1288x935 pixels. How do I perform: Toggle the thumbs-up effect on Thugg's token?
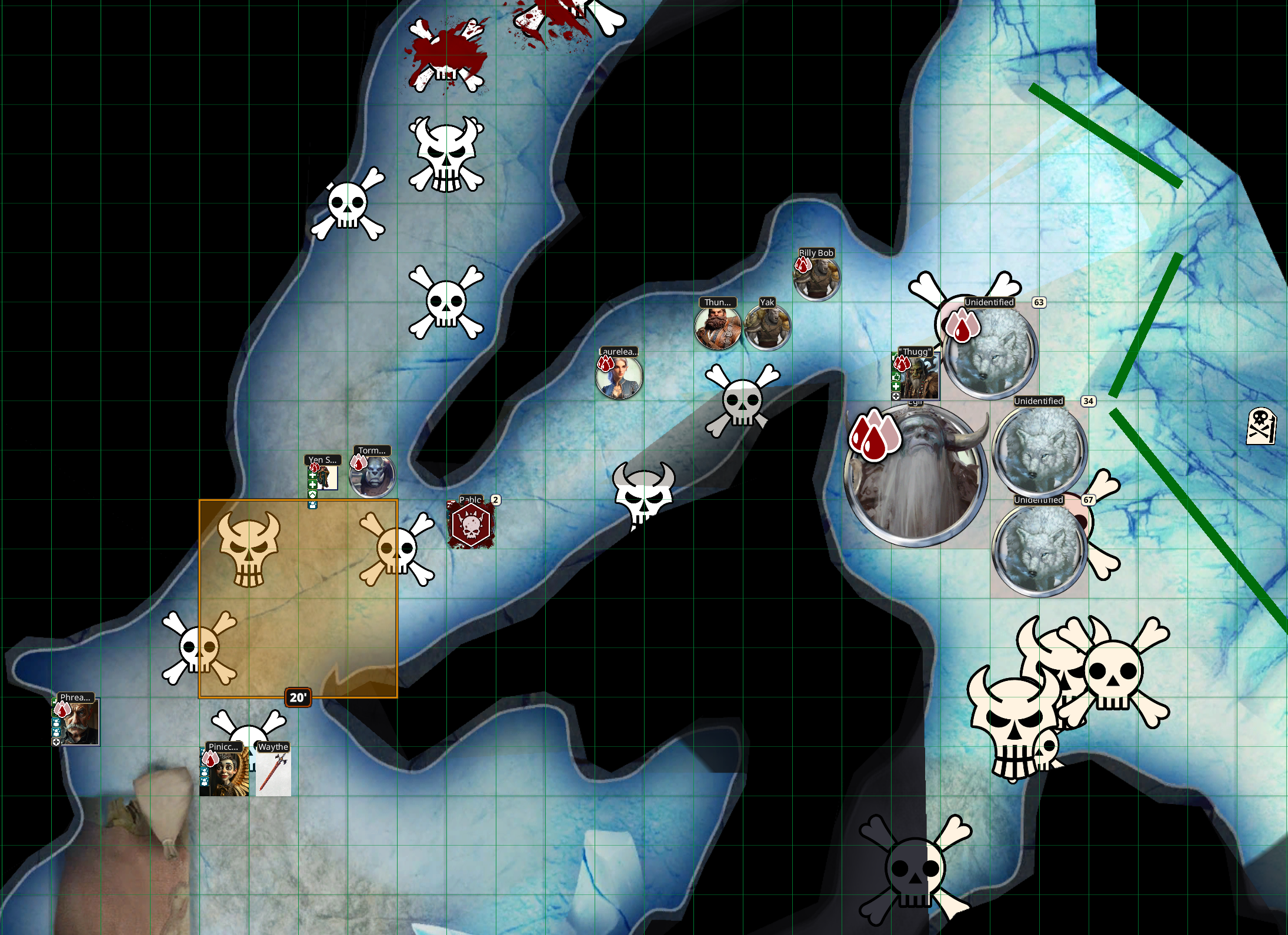[896, 377]
